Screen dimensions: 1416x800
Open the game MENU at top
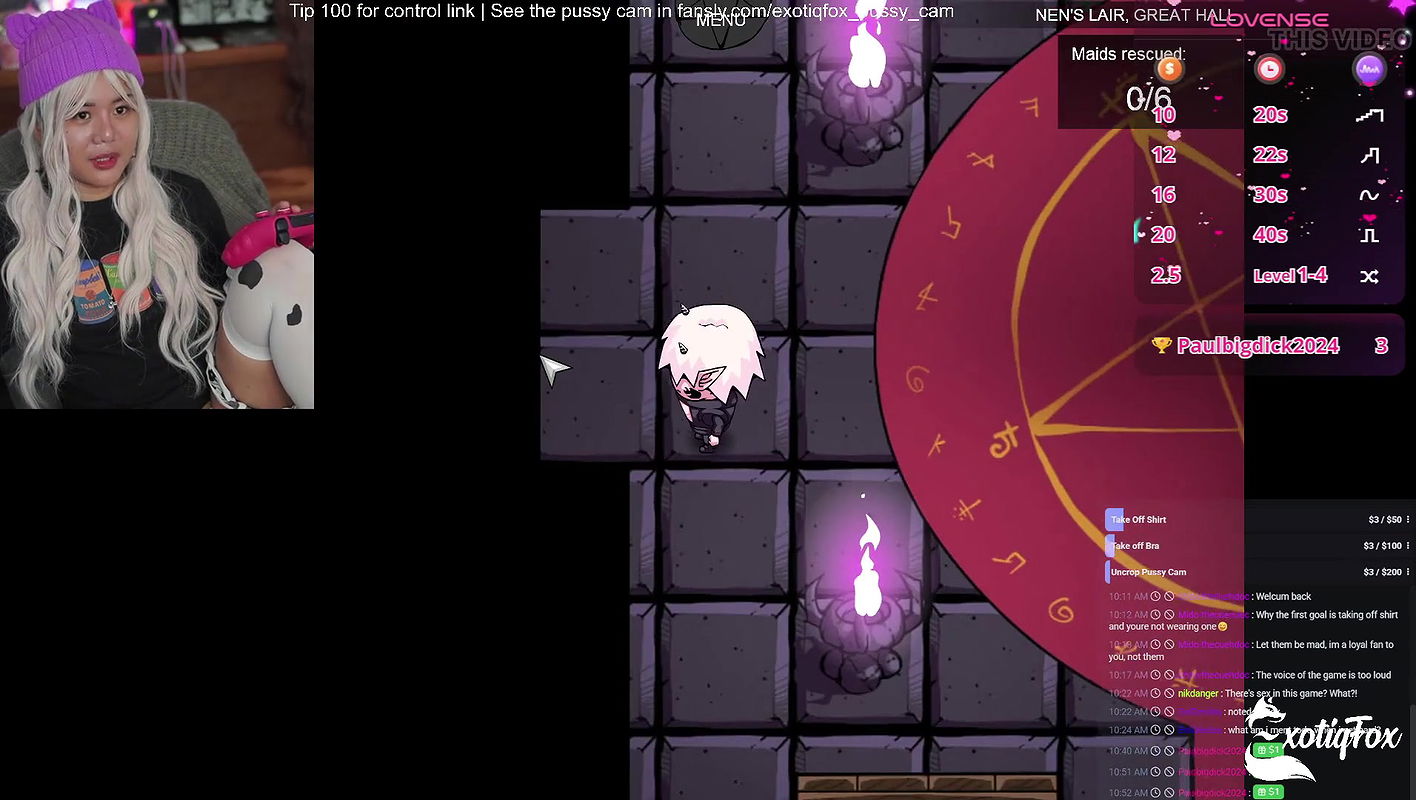[x=719, y=19]
